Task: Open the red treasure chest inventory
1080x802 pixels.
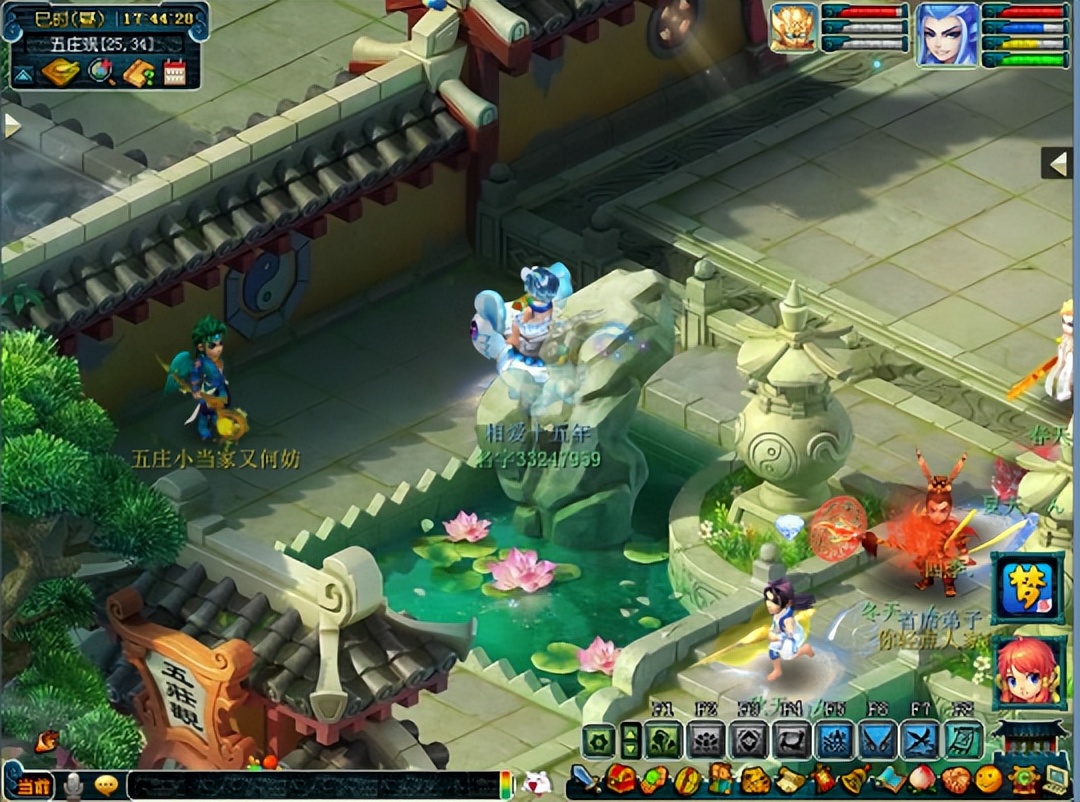Action: 621,780
